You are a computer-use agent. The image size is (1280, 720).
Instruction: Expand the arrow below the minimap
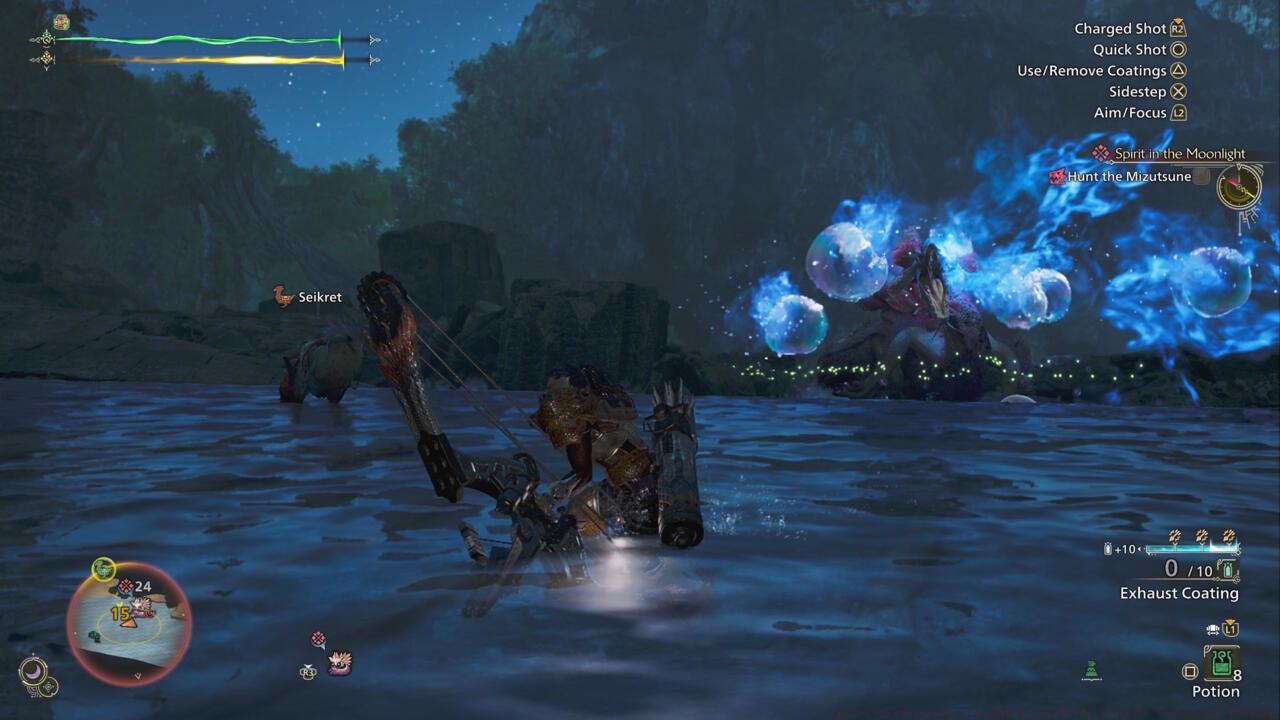(137, 675)
